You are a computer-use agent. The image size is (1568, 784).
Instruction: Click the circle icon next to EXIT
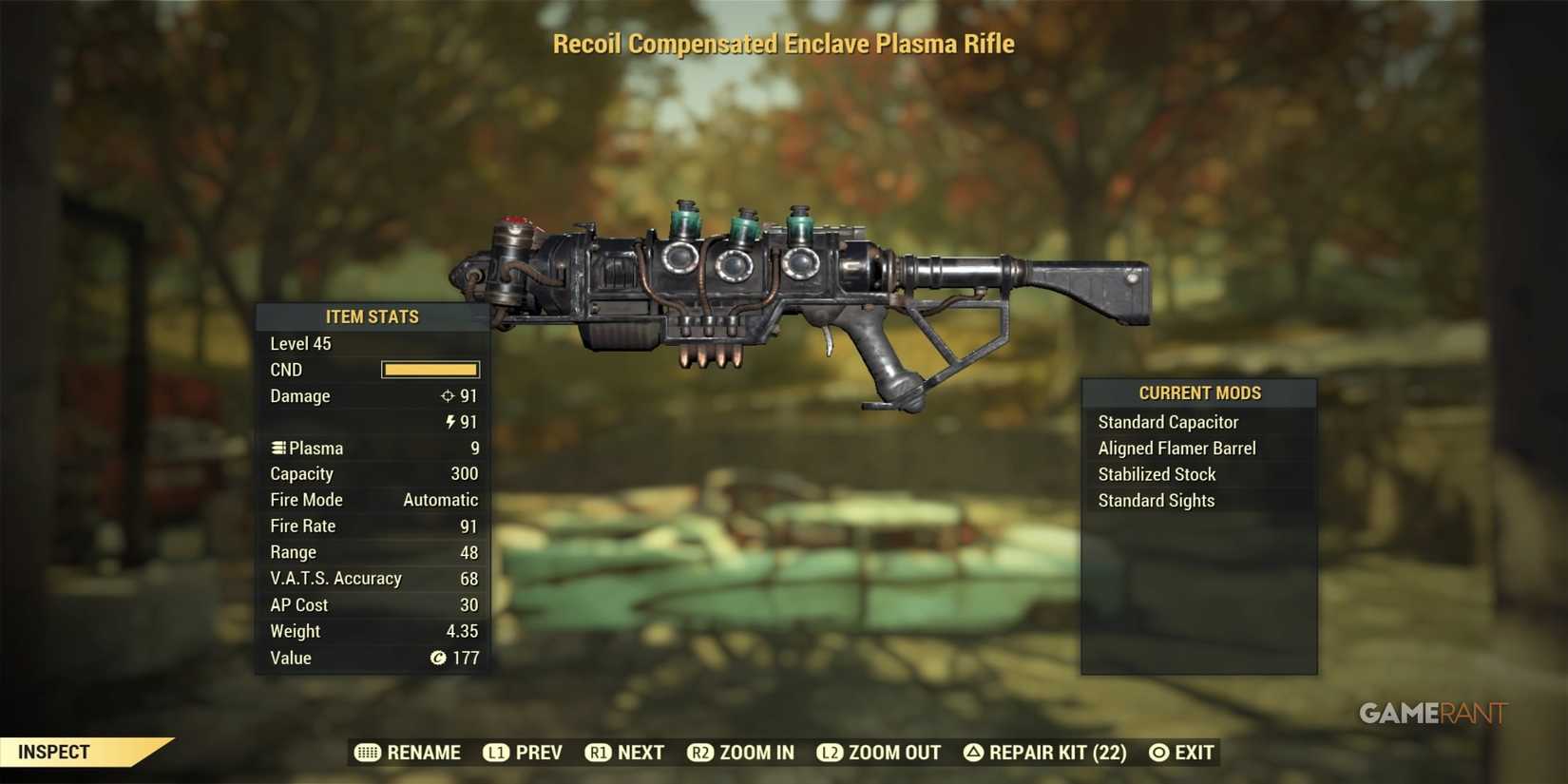tap(1157, 752)
